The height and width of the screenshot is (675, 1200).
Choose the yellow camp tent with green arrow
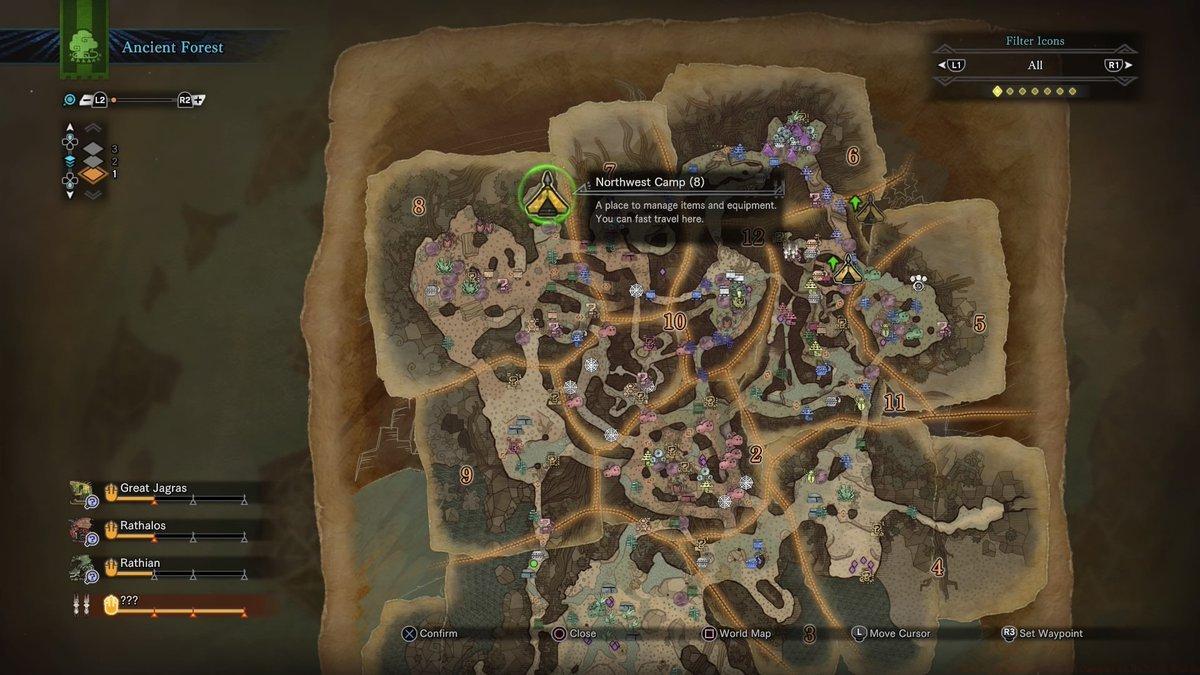[x=848, y=269]
